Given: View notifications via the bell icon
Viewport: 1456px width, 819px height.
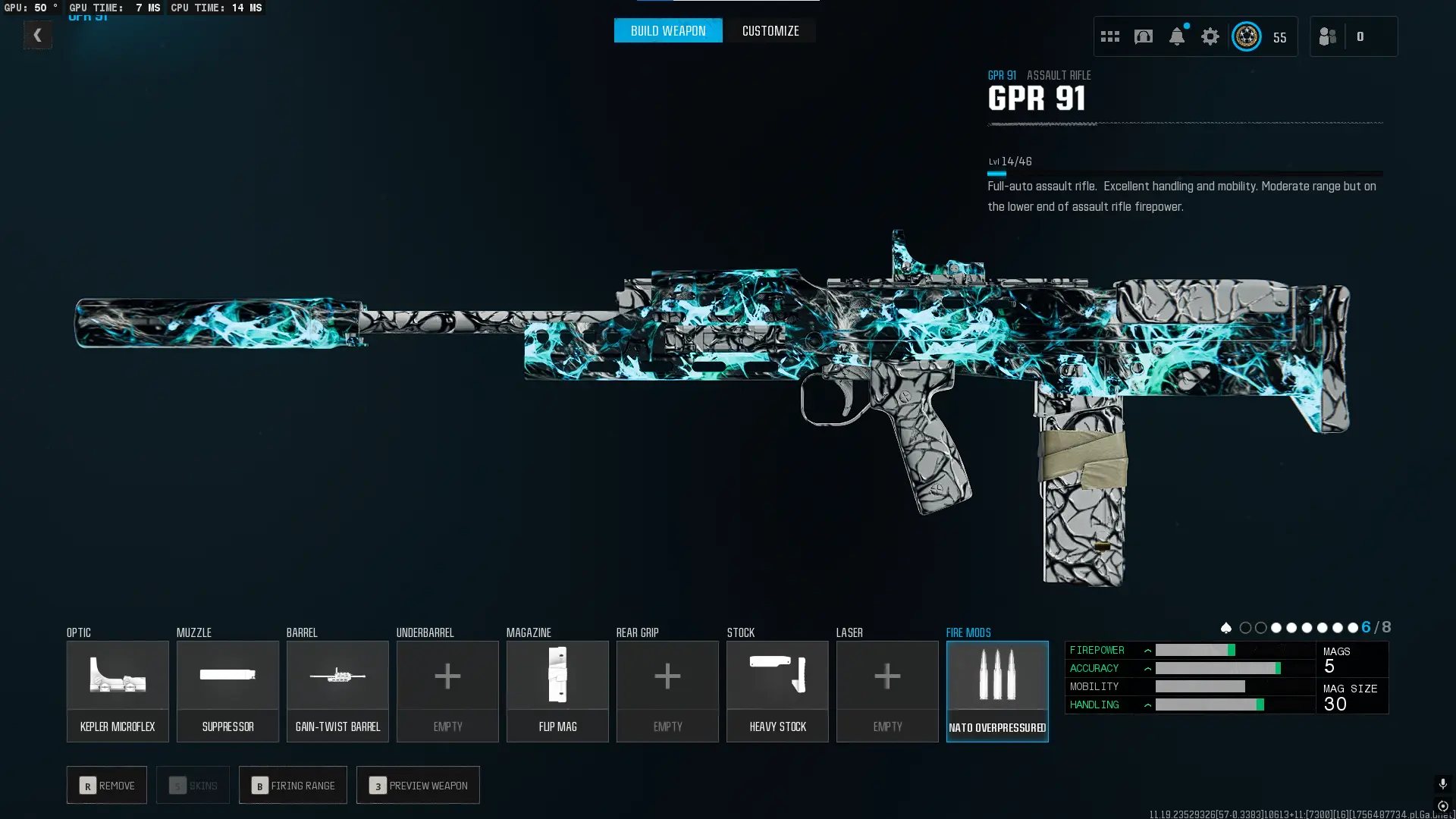Looking at the screenshot, I should pyautogui.click(x=1177, y=36).
